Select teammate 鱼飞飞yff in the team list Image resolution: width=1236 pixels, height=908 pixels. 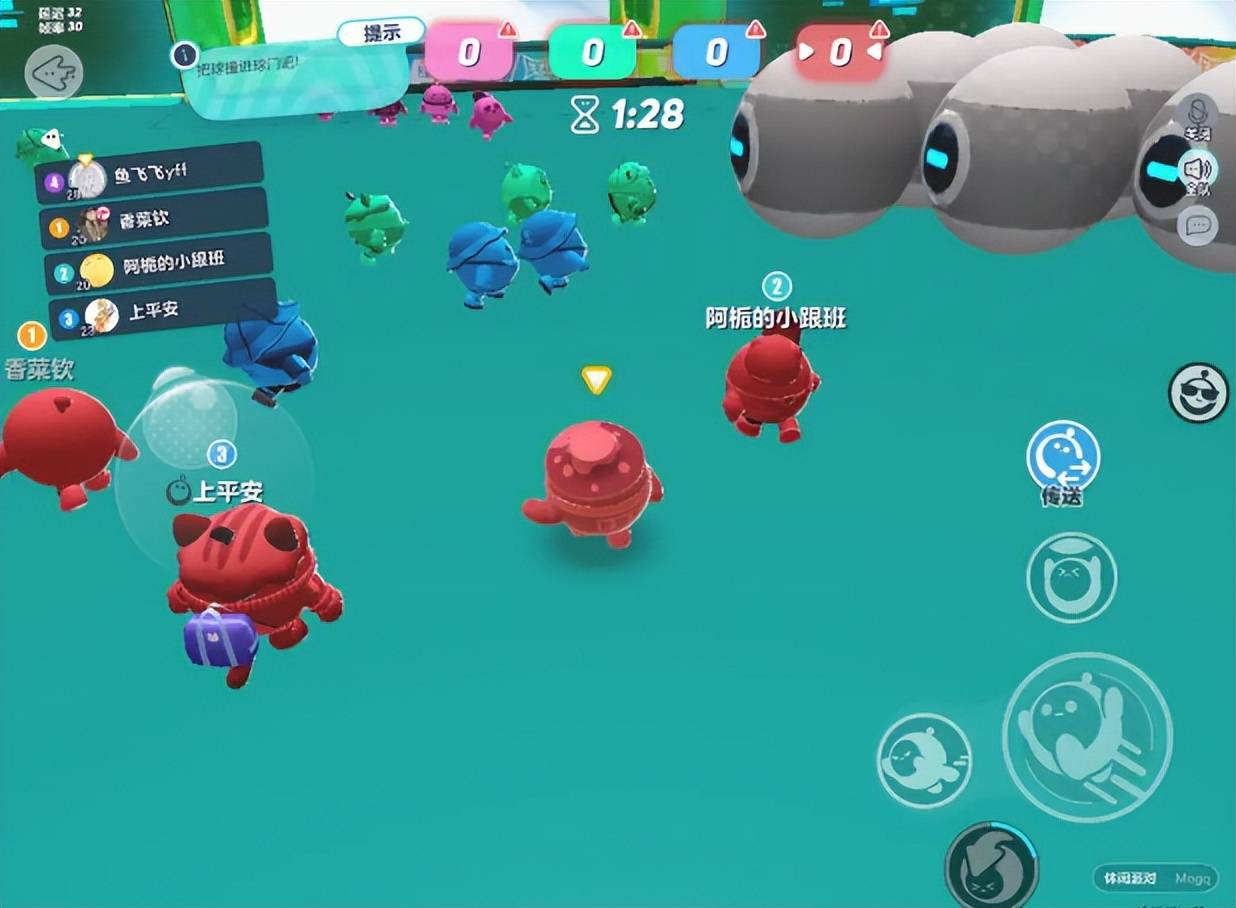(150, 175)
